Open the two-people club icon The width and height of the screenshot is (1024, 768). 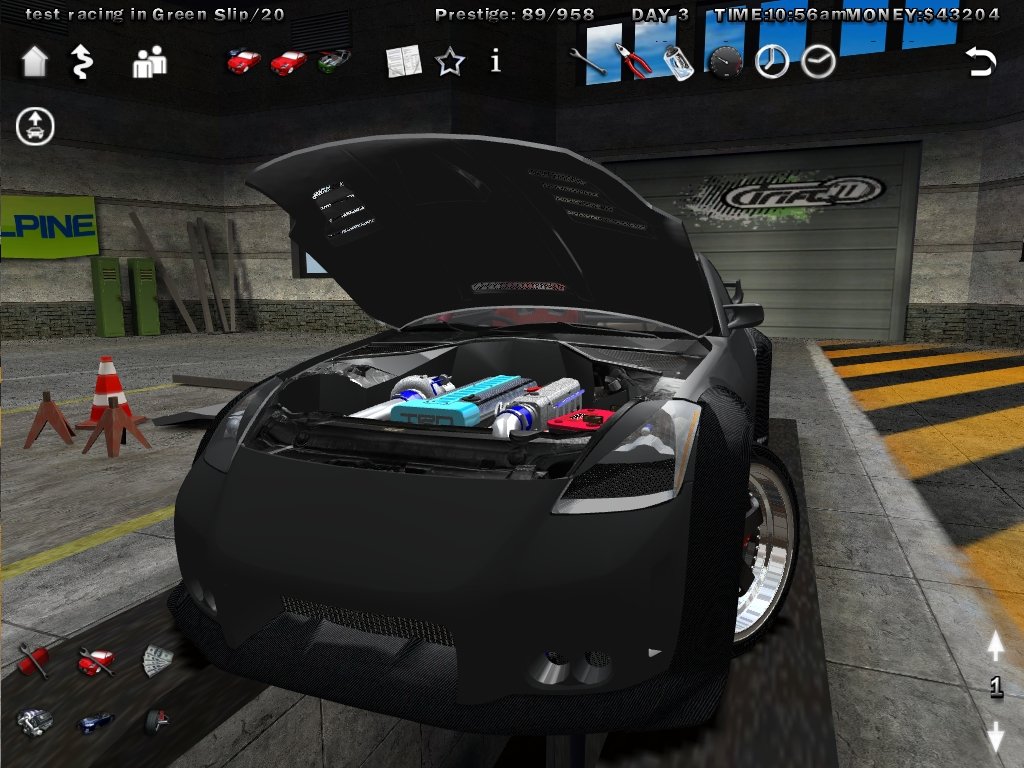[149, 63]
